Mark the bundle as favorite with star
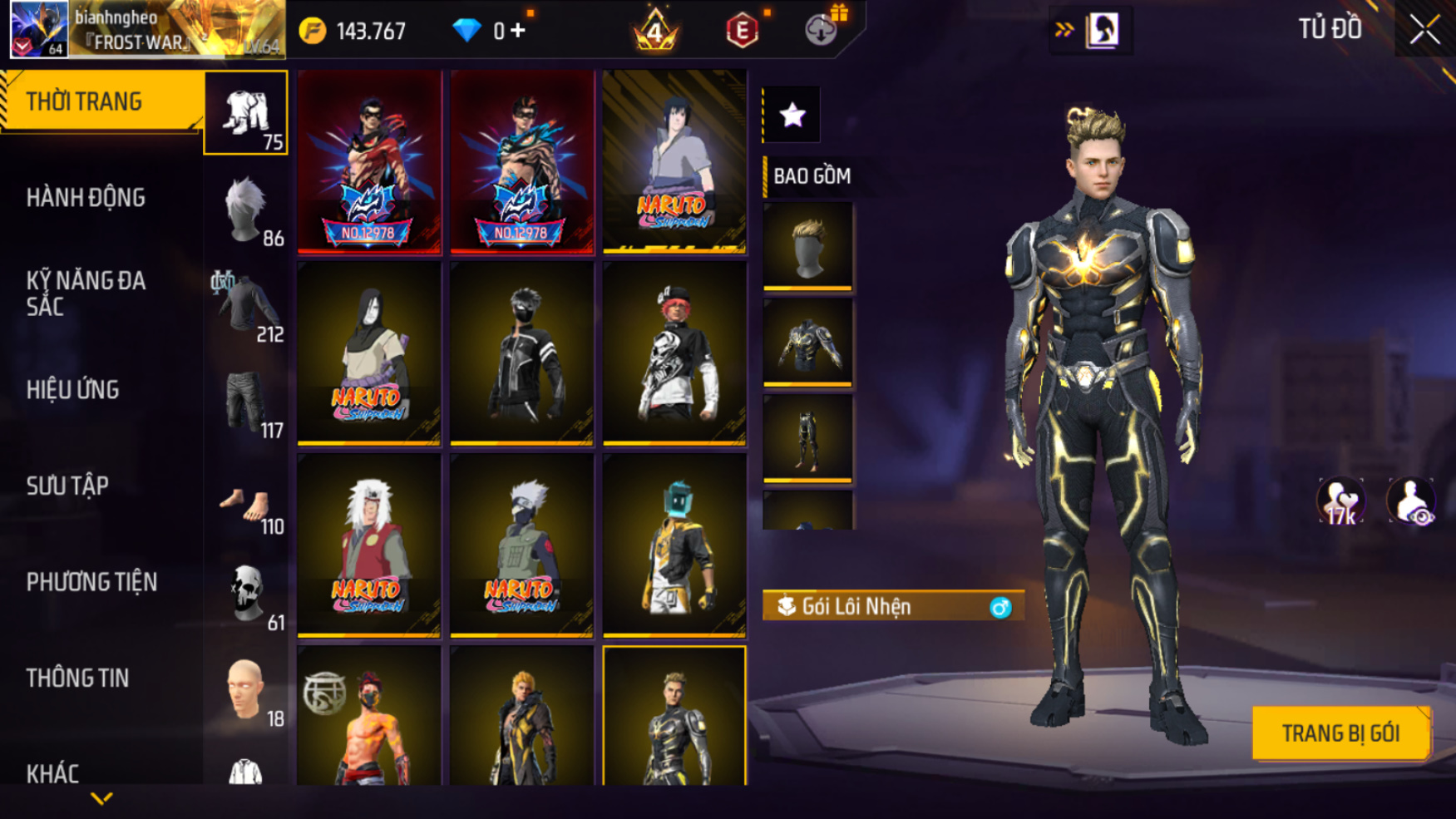This screenshot has height=819, width=1456. click(x=792, y=115)
